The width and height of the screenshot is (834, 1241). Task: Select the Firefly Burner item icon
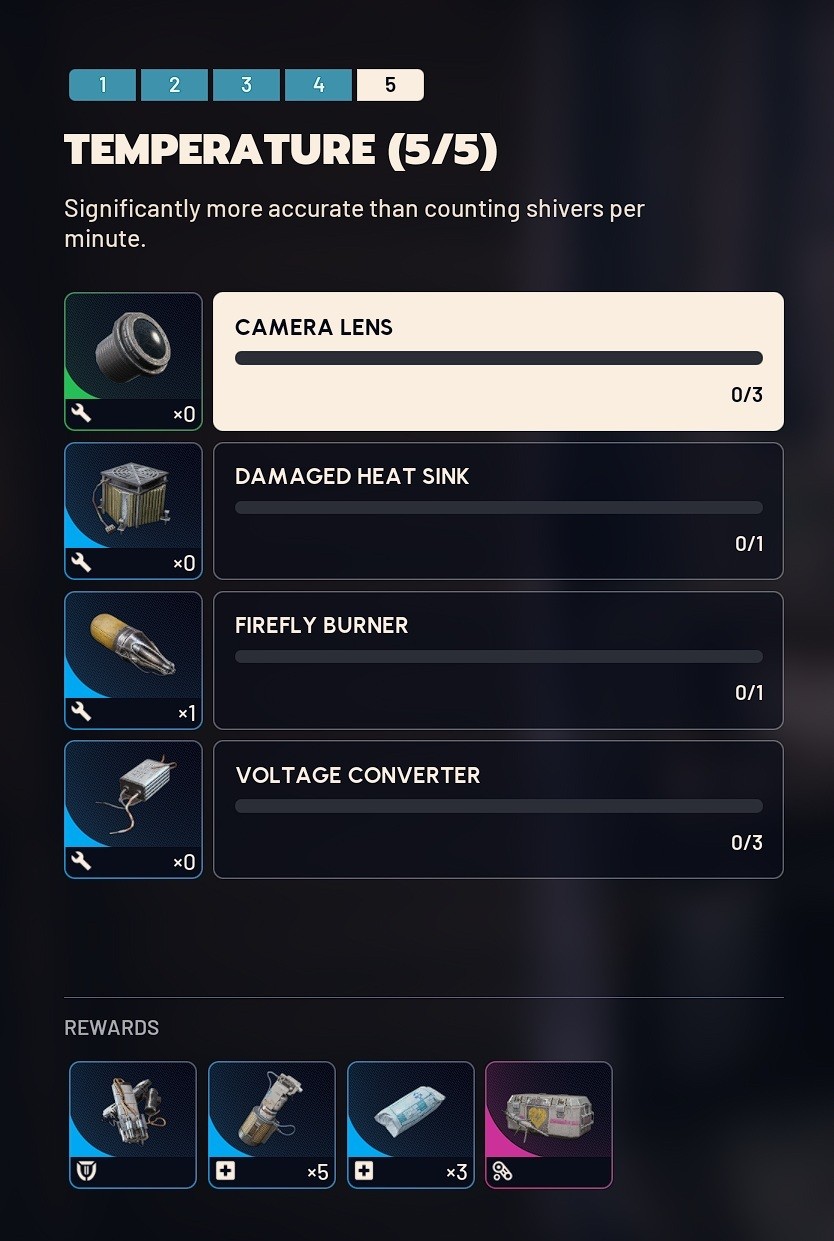133,660
